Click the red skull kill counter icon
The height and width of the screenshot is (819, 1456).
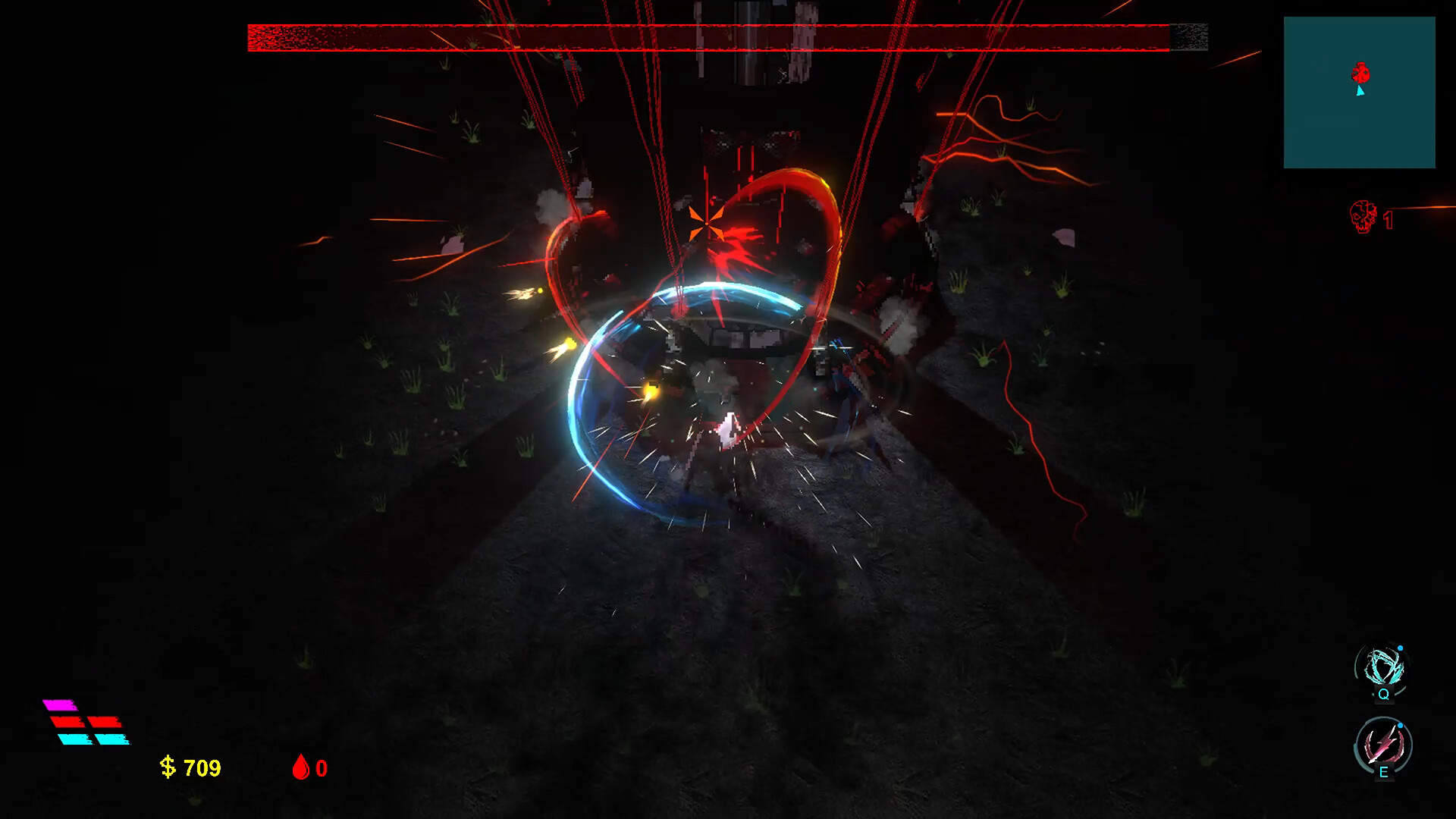1363,216
